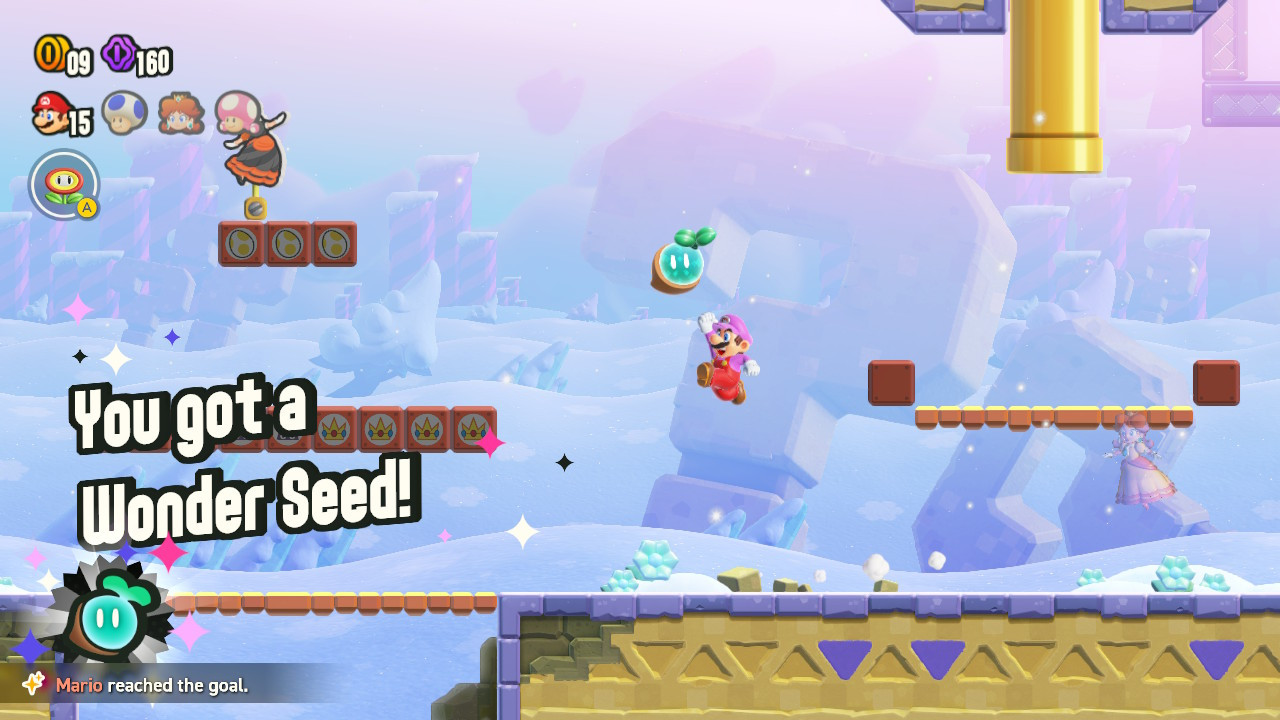The image size is (1280, 720).
Task: Click the Fire Flower badge icon
Action: [x=63, y=185]
